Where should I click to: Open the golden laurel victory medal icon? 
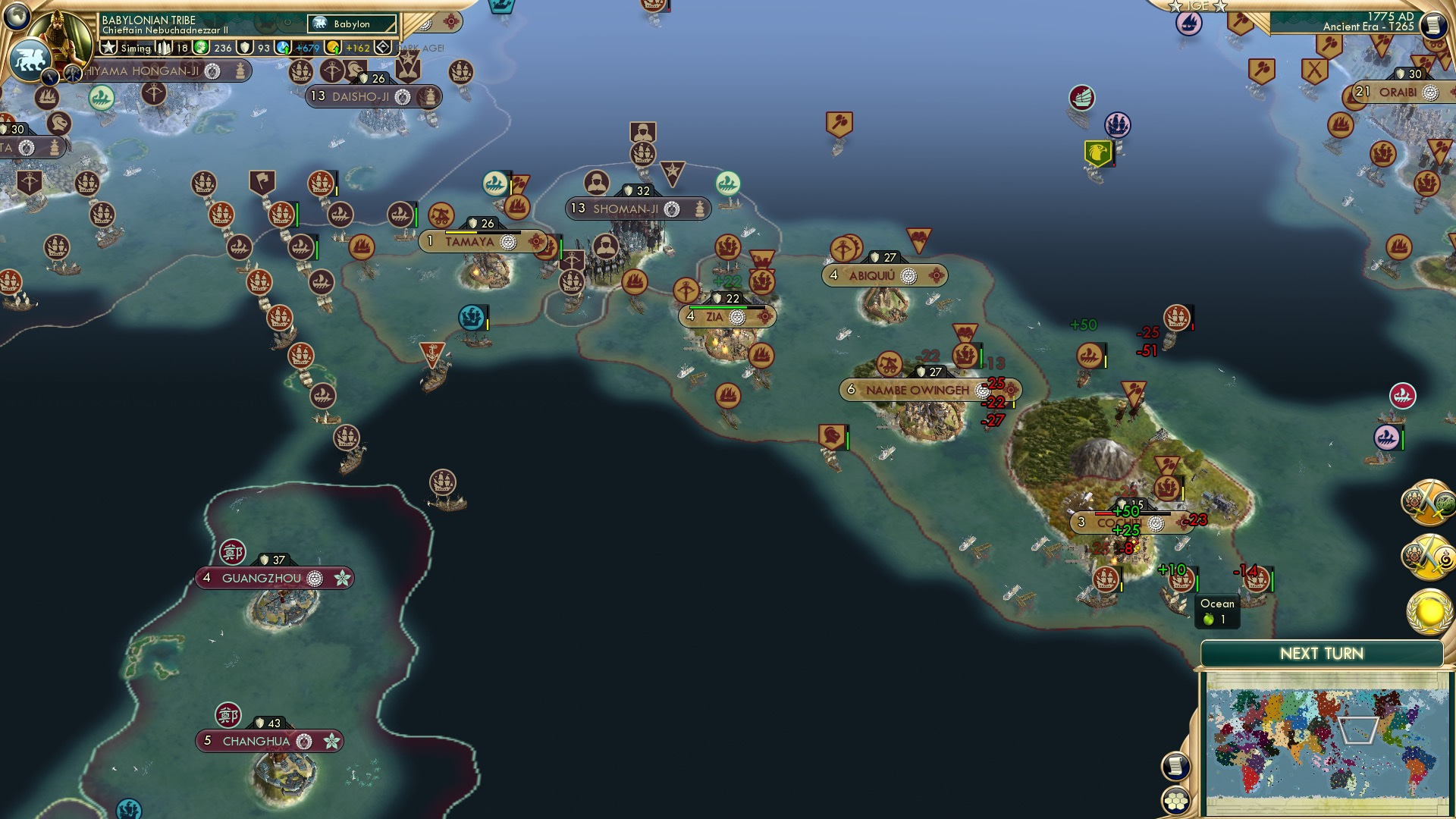pos(1428,610)
